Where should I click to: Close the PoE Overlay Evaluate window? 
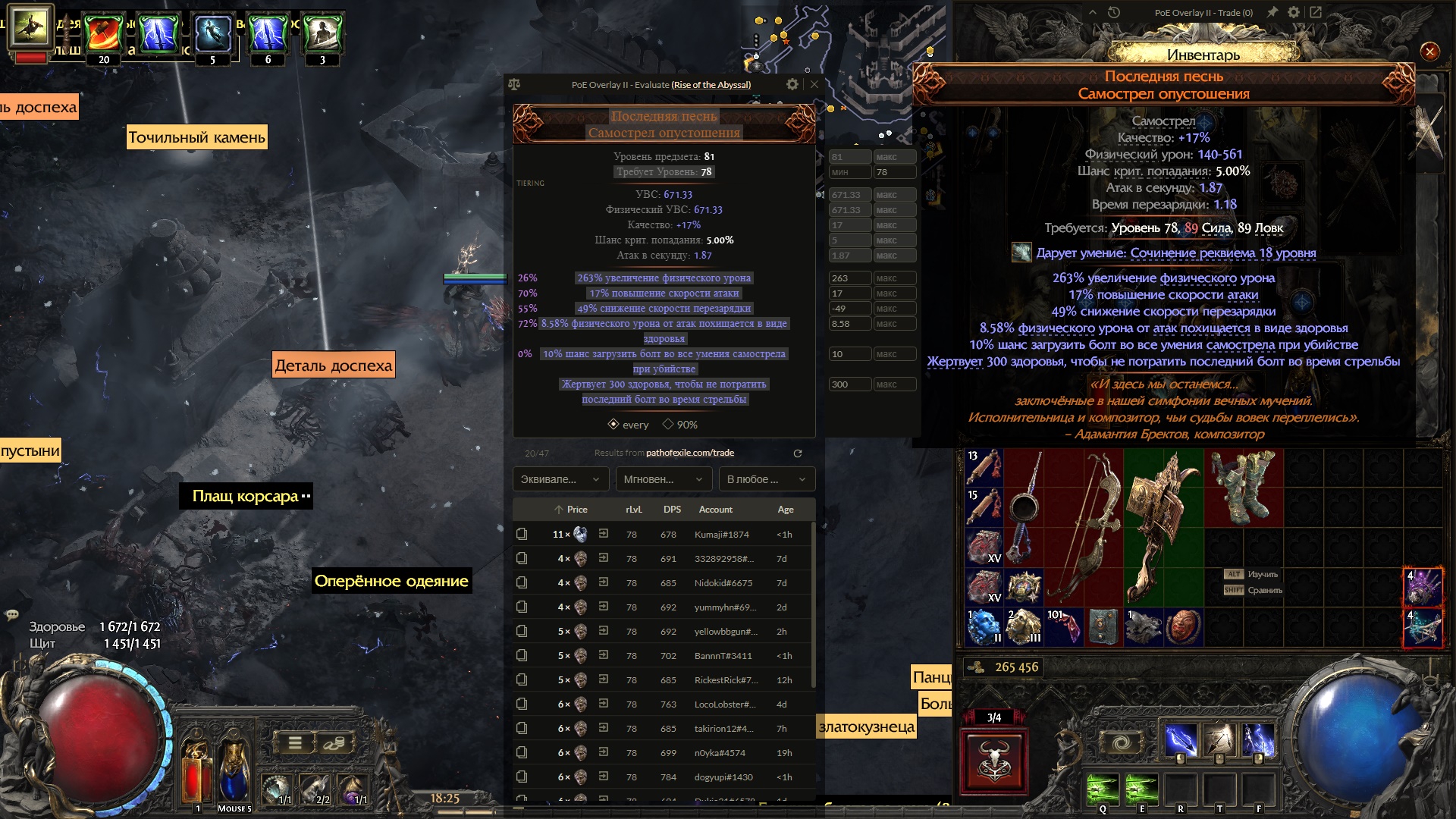814,84
